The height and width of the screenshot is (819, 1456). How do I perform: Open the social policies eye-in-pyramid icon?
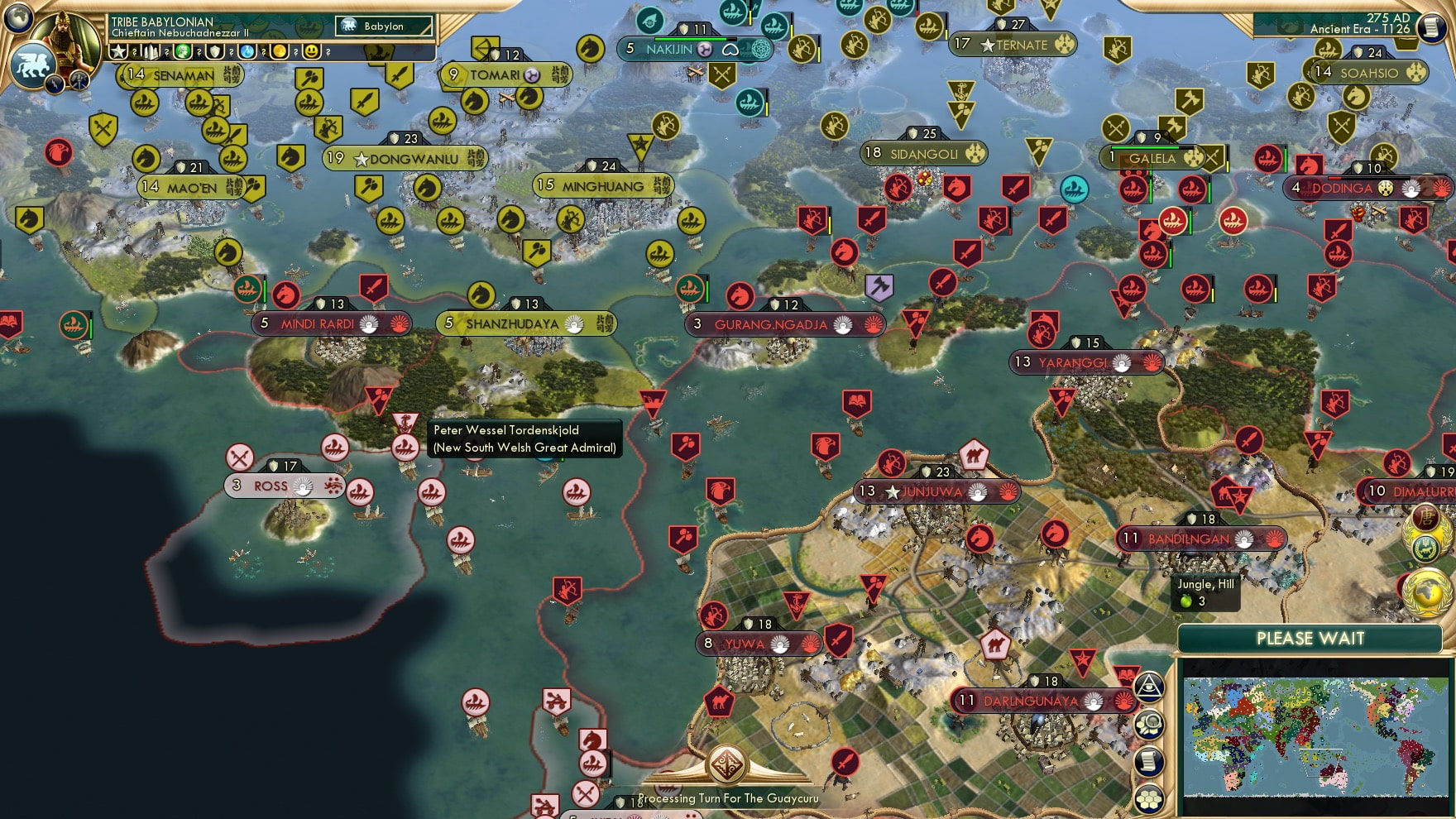point(1150,687)
